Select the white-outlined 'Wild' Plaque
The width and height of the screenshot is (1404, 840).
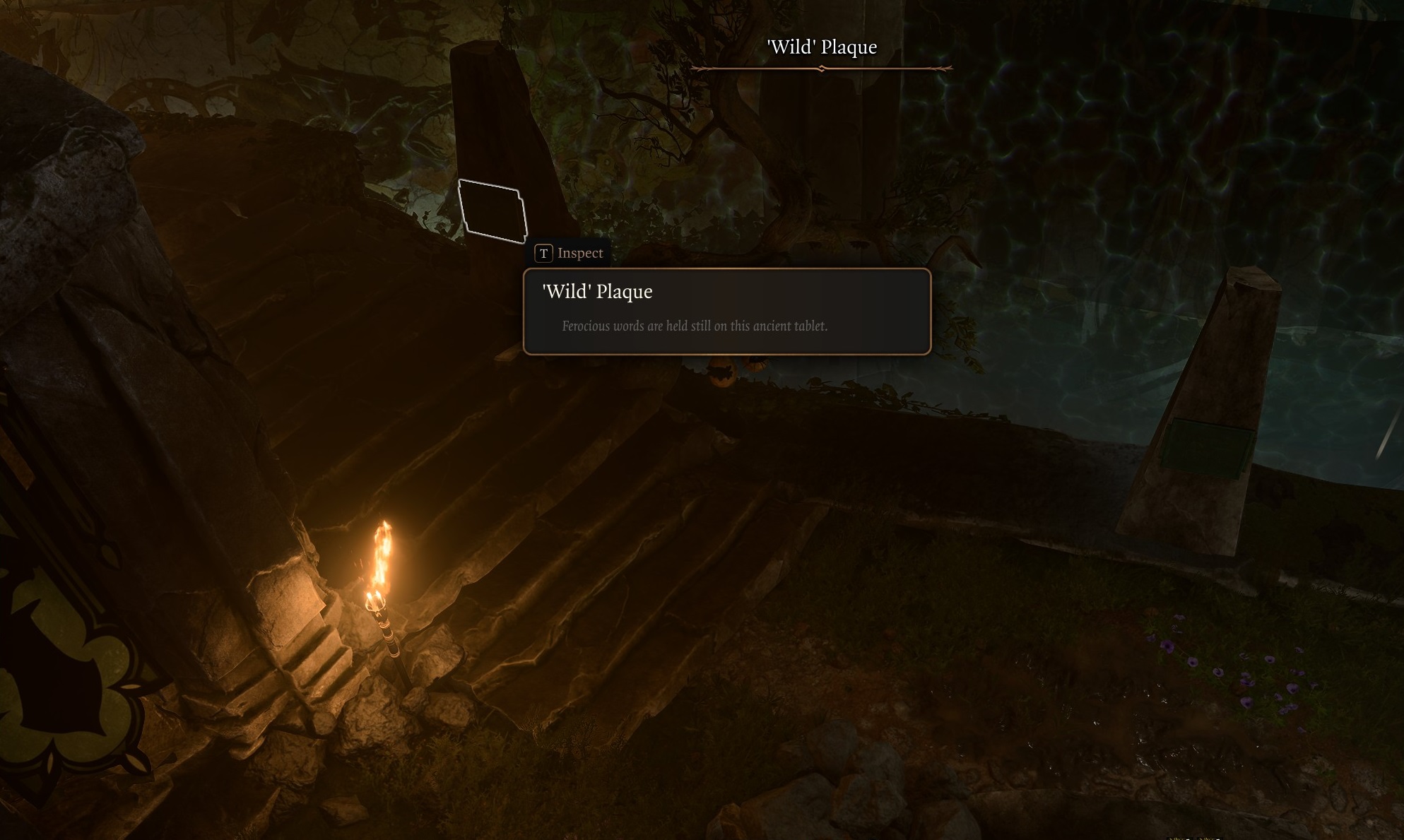point(492,211)
